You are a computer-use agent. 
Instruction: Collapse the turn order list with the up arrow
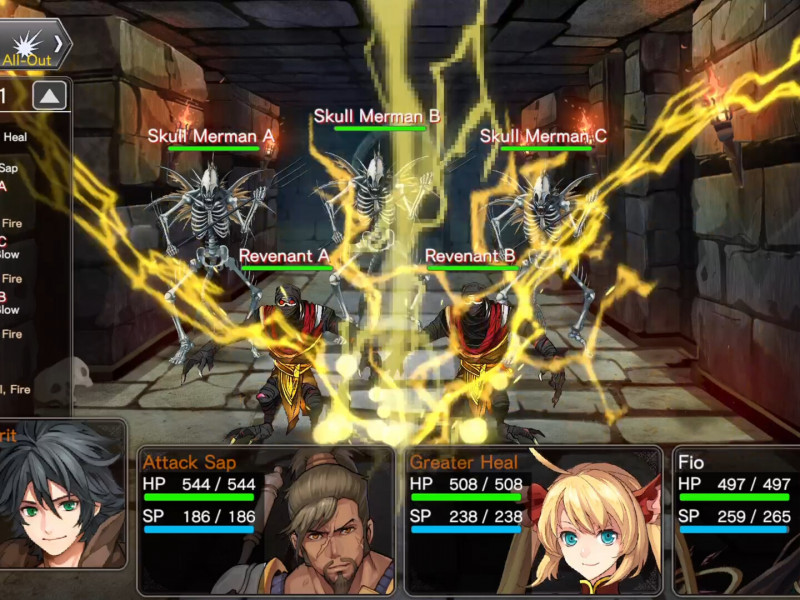tap(51, 96)
